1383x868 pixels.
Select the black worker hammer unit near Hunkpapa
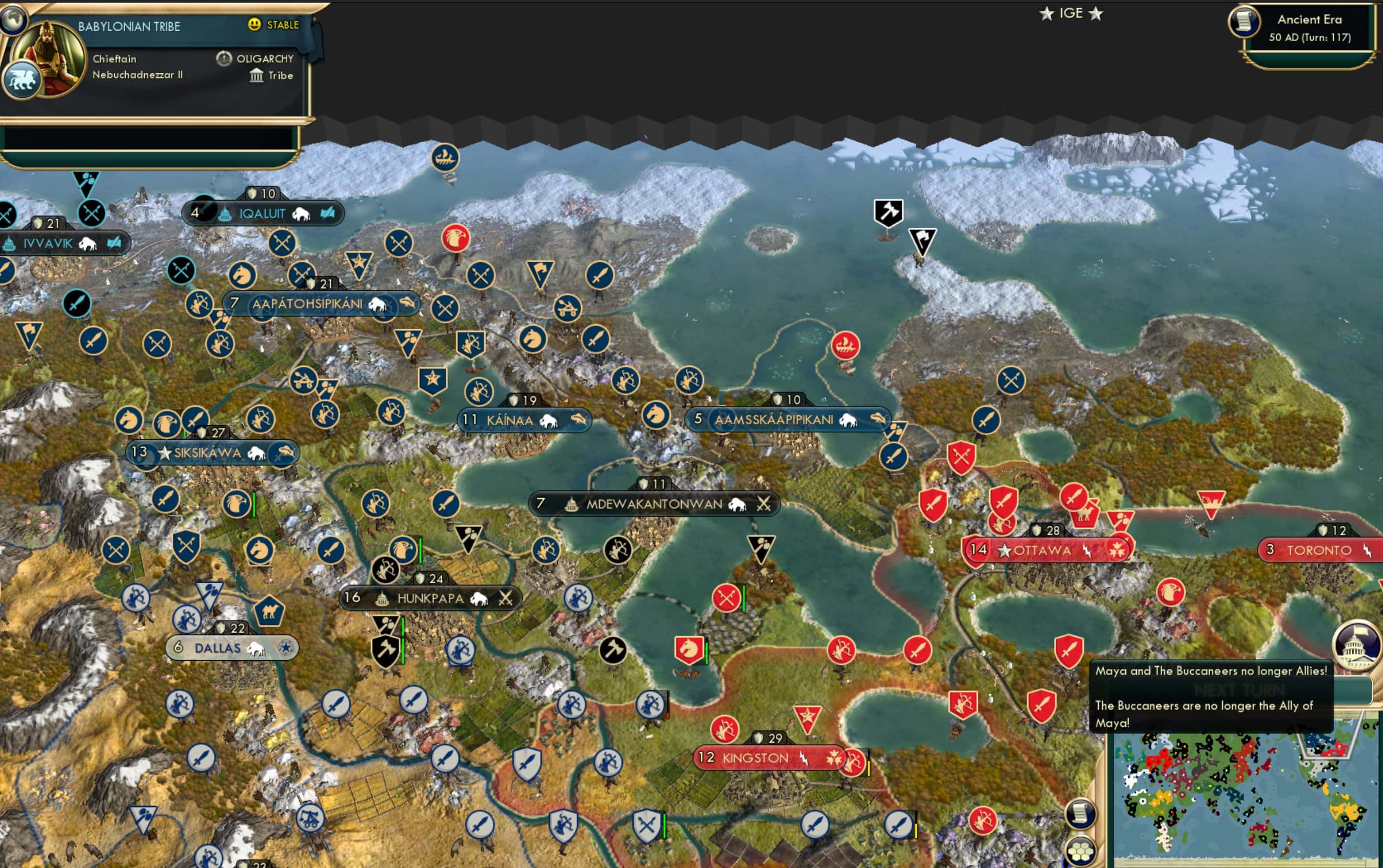[386, 648]
